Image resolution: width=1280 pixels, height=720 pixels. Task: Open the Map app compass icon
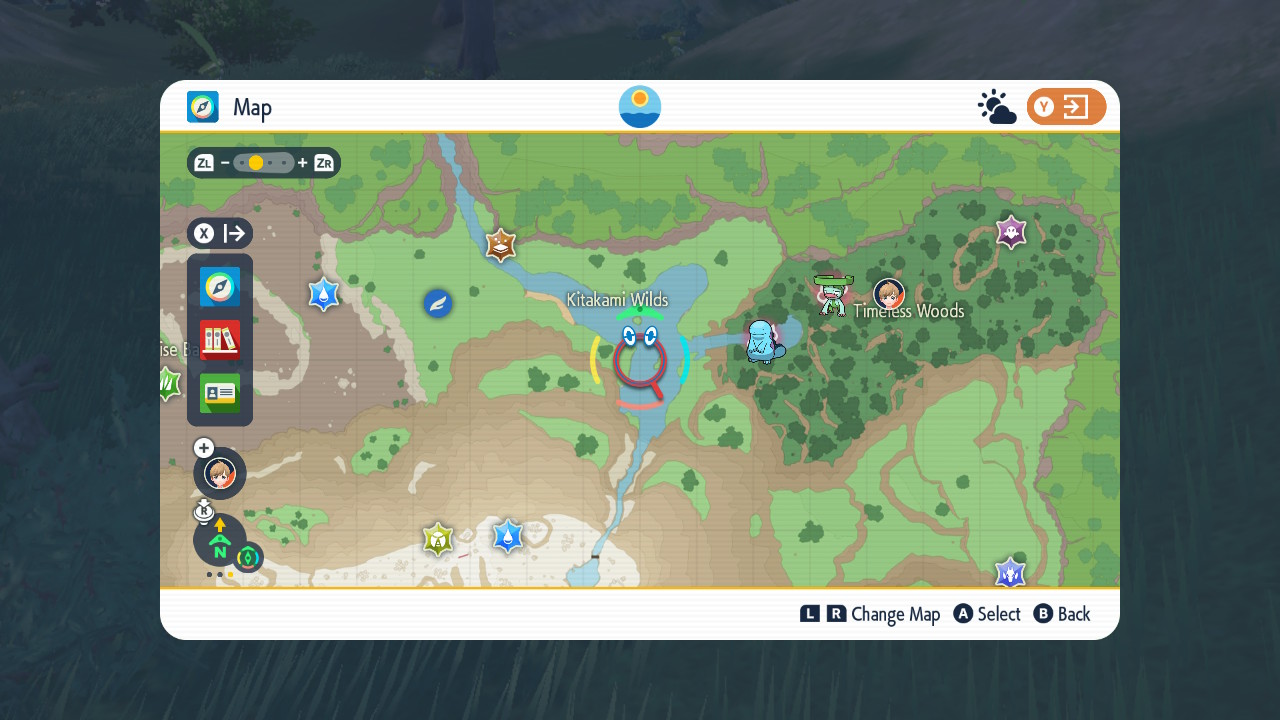coord(220,287)
